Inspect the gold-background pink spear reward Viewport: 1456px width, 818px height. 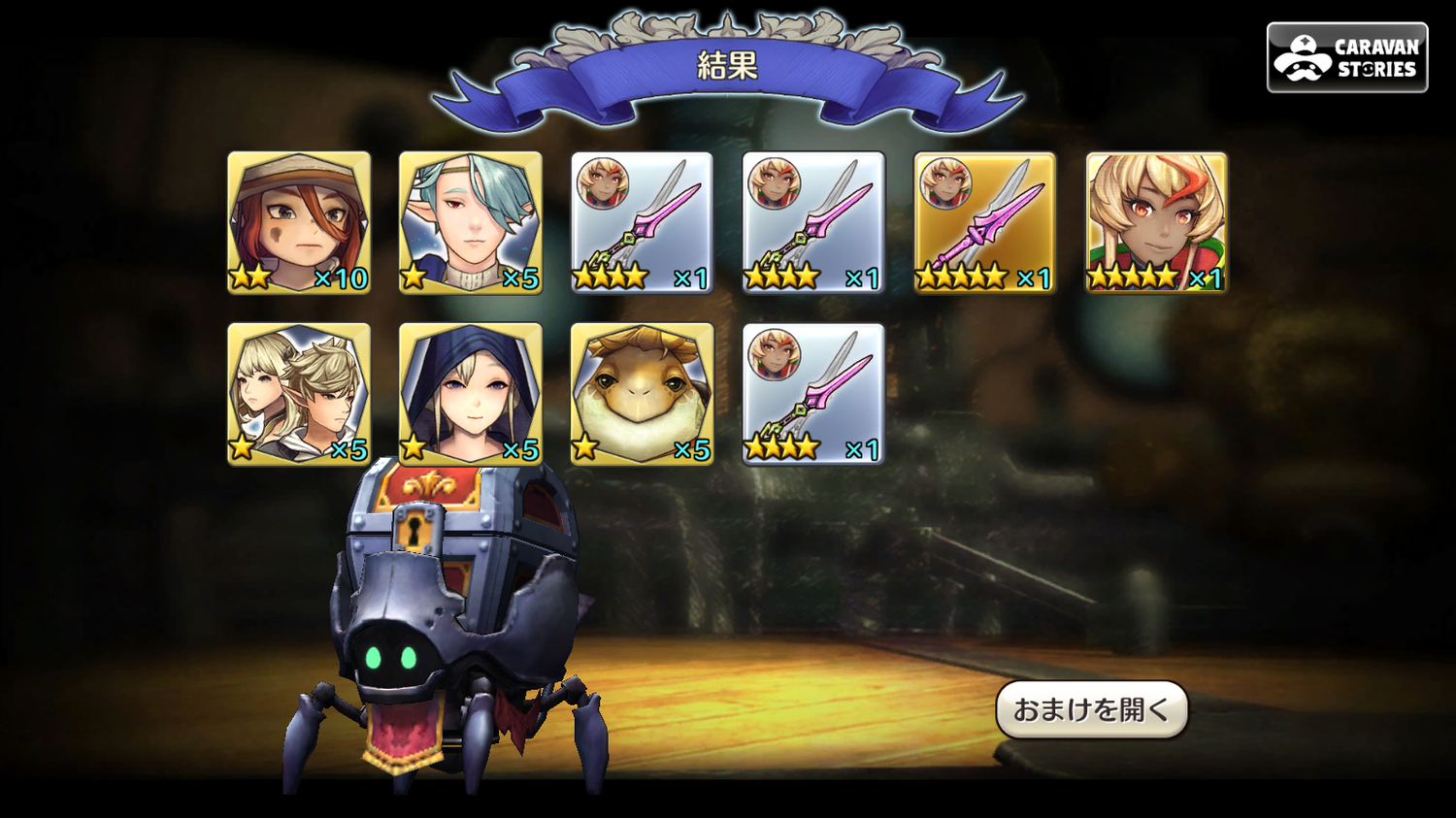click(x=984, y=222)
